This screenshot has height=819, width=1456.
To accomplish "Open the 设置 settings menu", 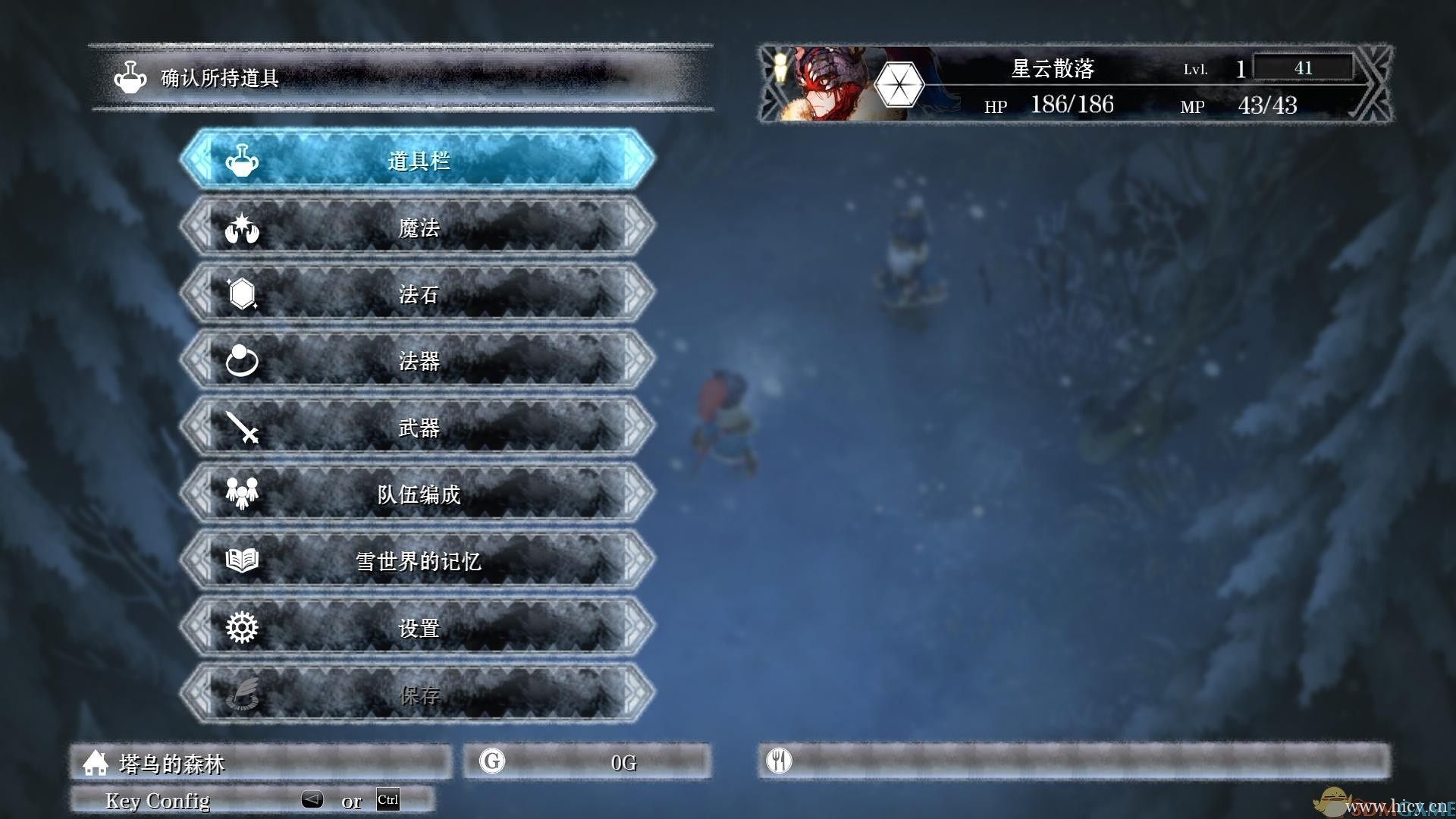I will [418, 627].
